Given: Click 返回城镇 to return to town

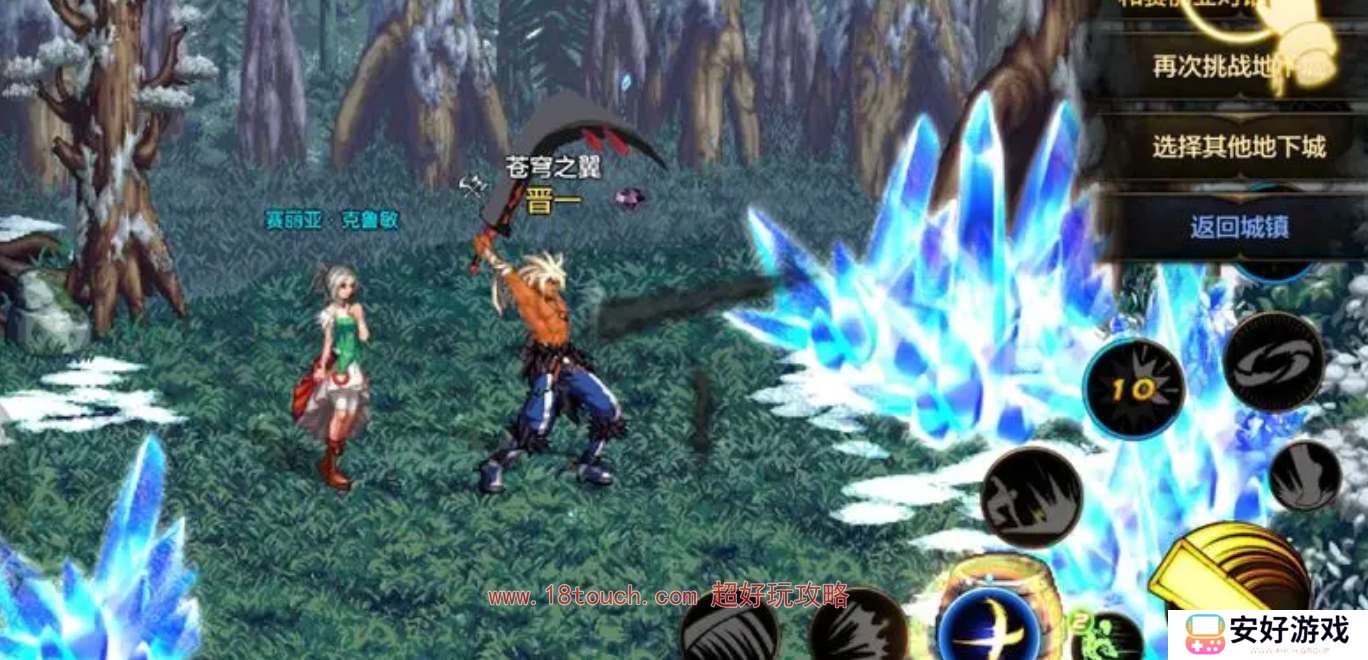Looking at the screenshot, I should pos(1238,226).
